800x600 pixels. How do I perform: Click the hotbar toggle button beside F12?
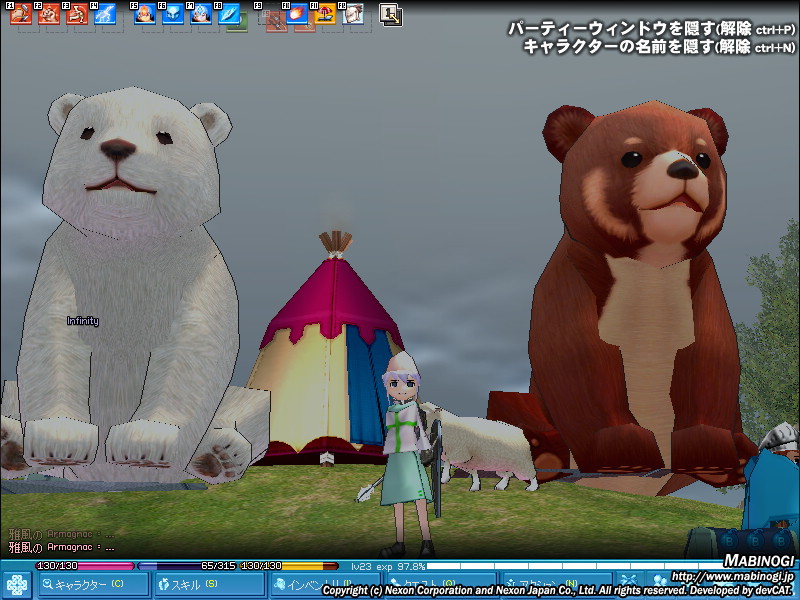(391, 14)
